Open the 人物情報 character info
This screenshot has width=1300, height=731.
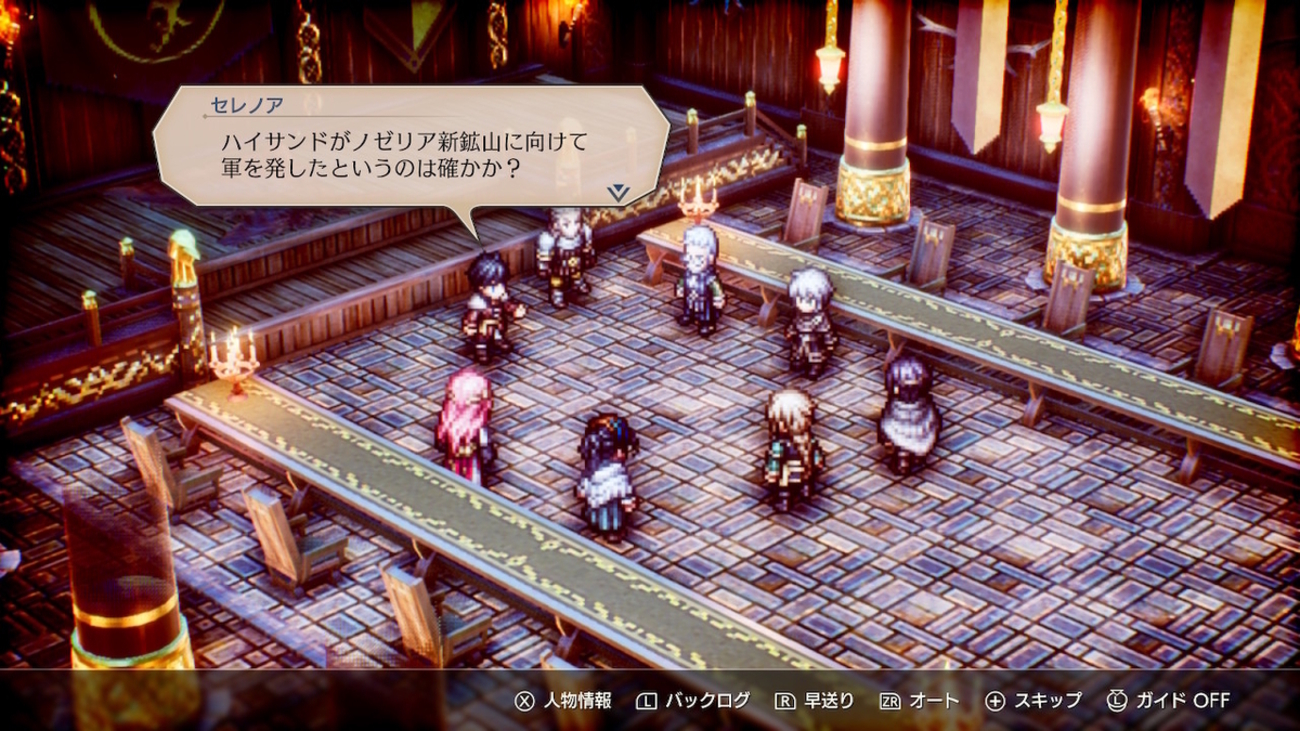563,701
